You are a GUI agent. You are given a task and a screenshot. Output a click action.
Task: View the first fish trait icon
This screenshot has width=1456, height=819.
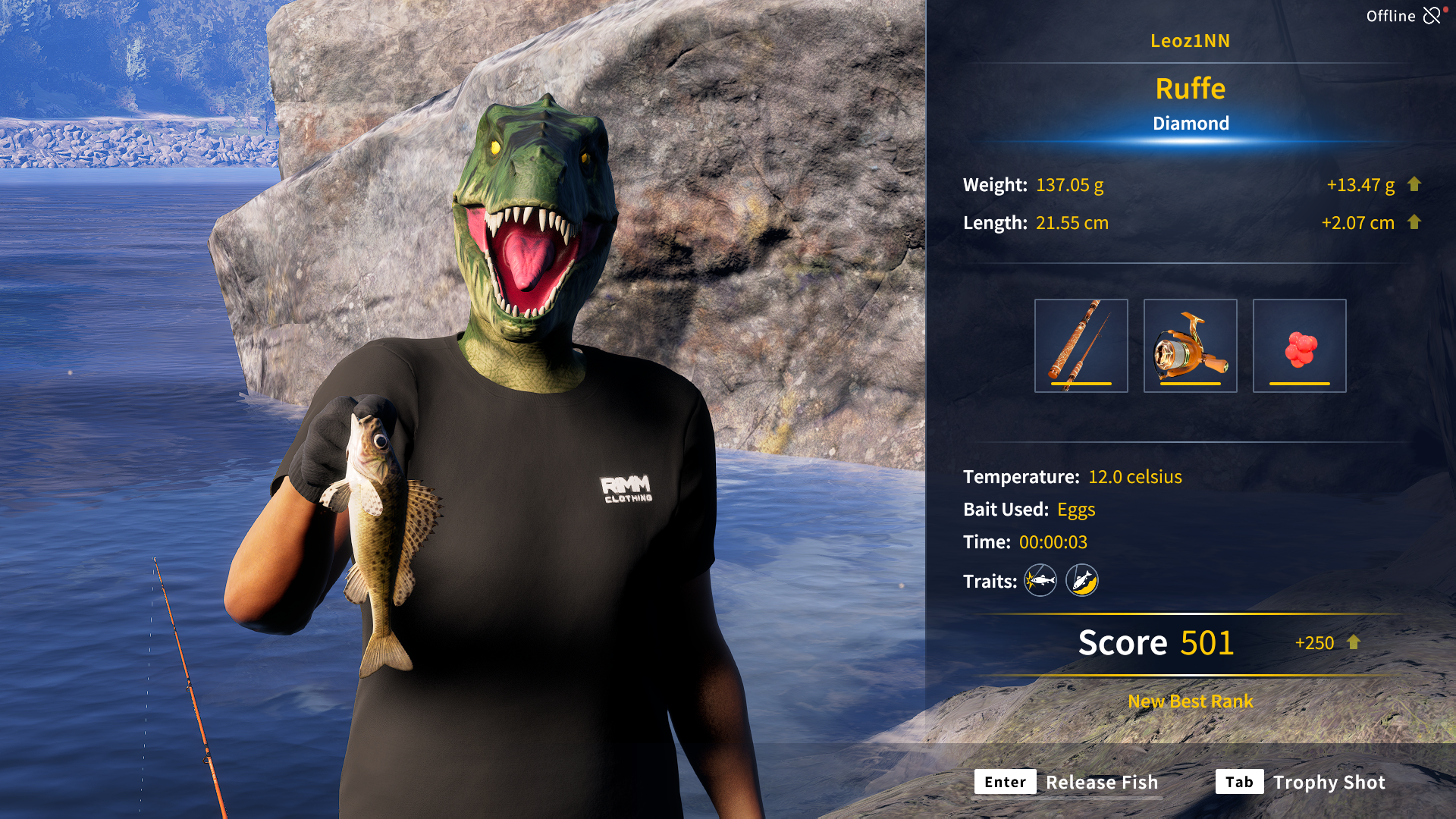point(1040,581)
